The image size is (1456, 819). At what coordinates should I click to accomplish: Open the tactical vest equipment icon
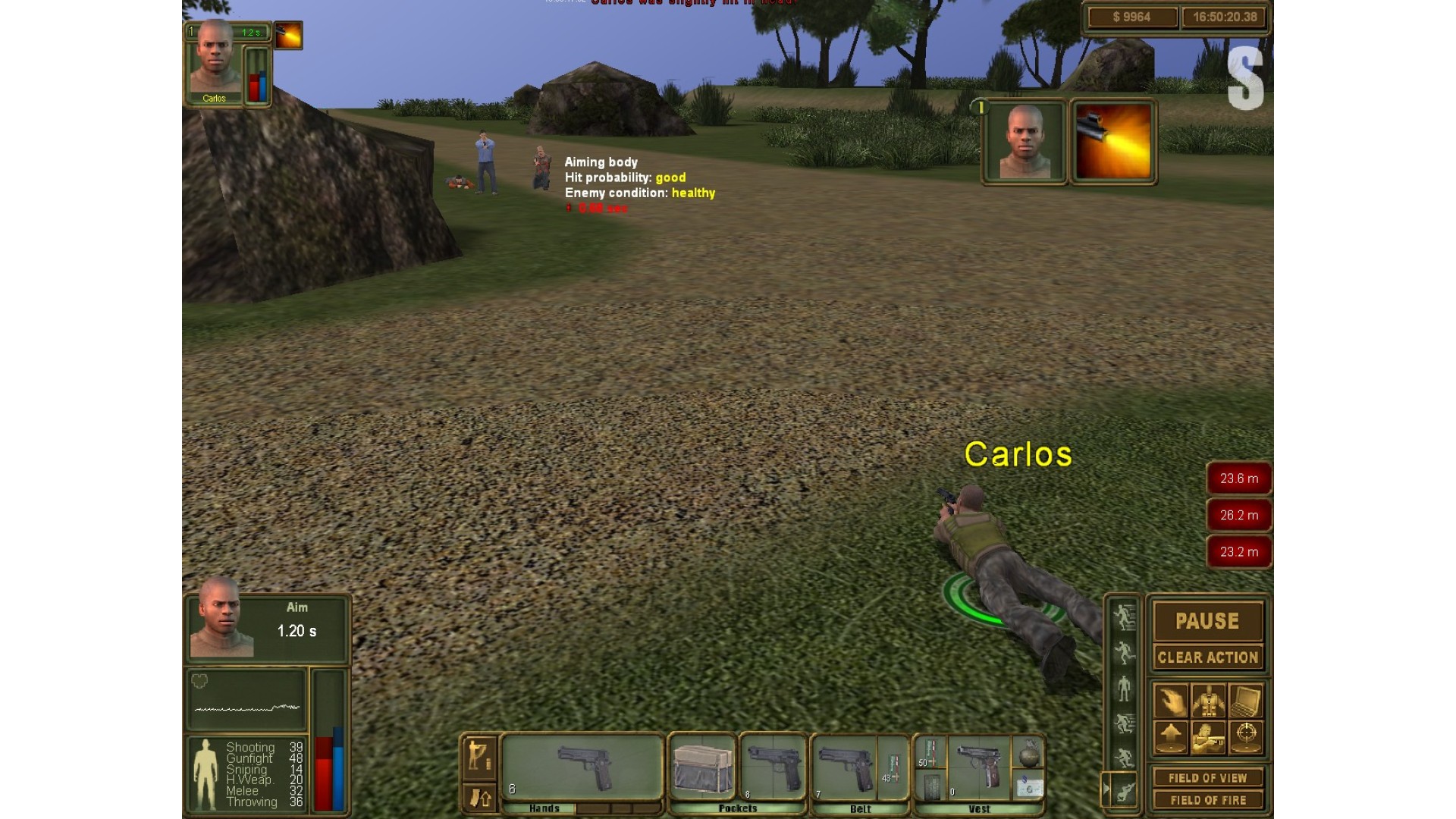(x=1208, y=701)
